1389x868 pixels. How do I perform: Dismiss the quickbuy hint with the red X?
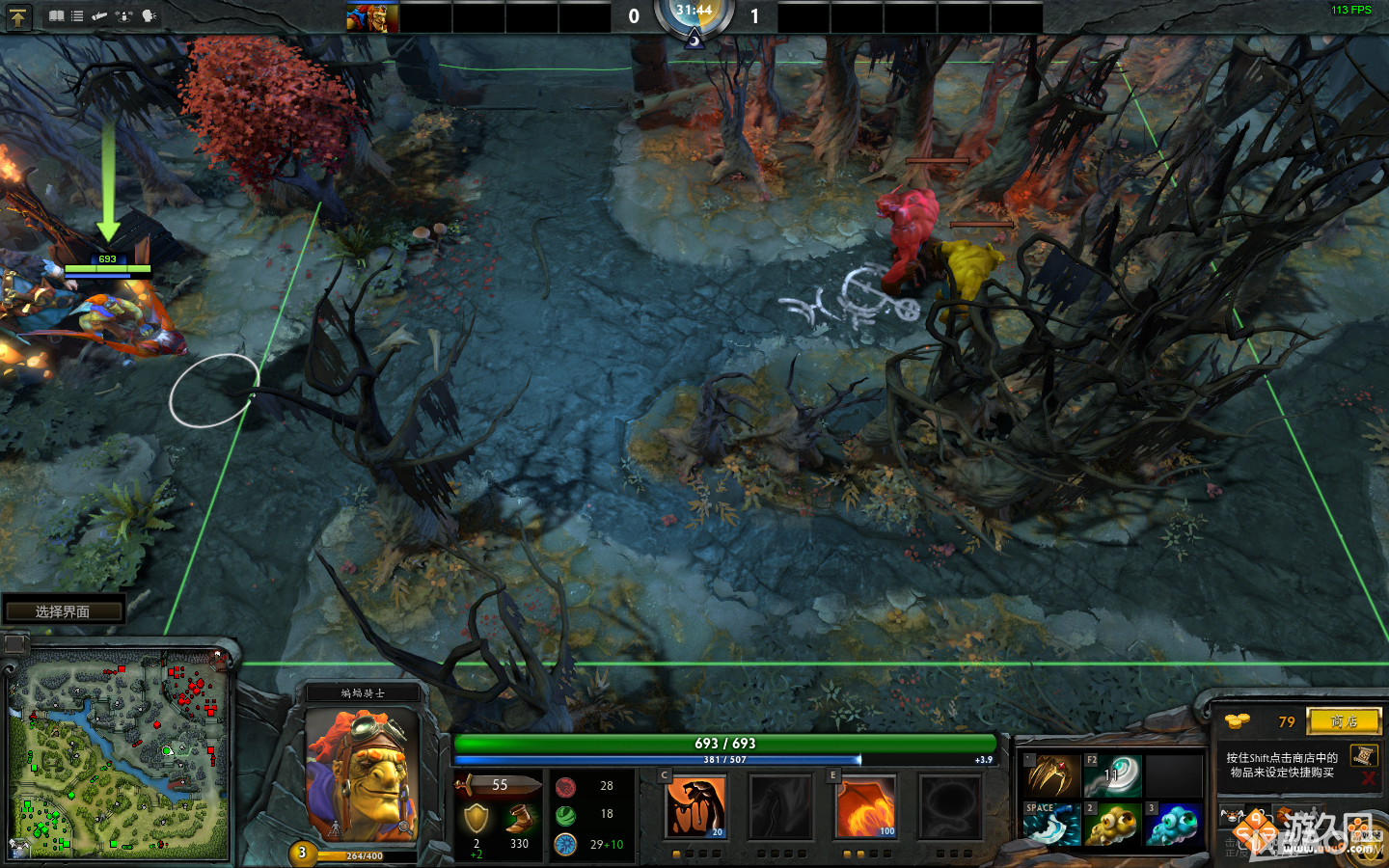(1367, 779)
